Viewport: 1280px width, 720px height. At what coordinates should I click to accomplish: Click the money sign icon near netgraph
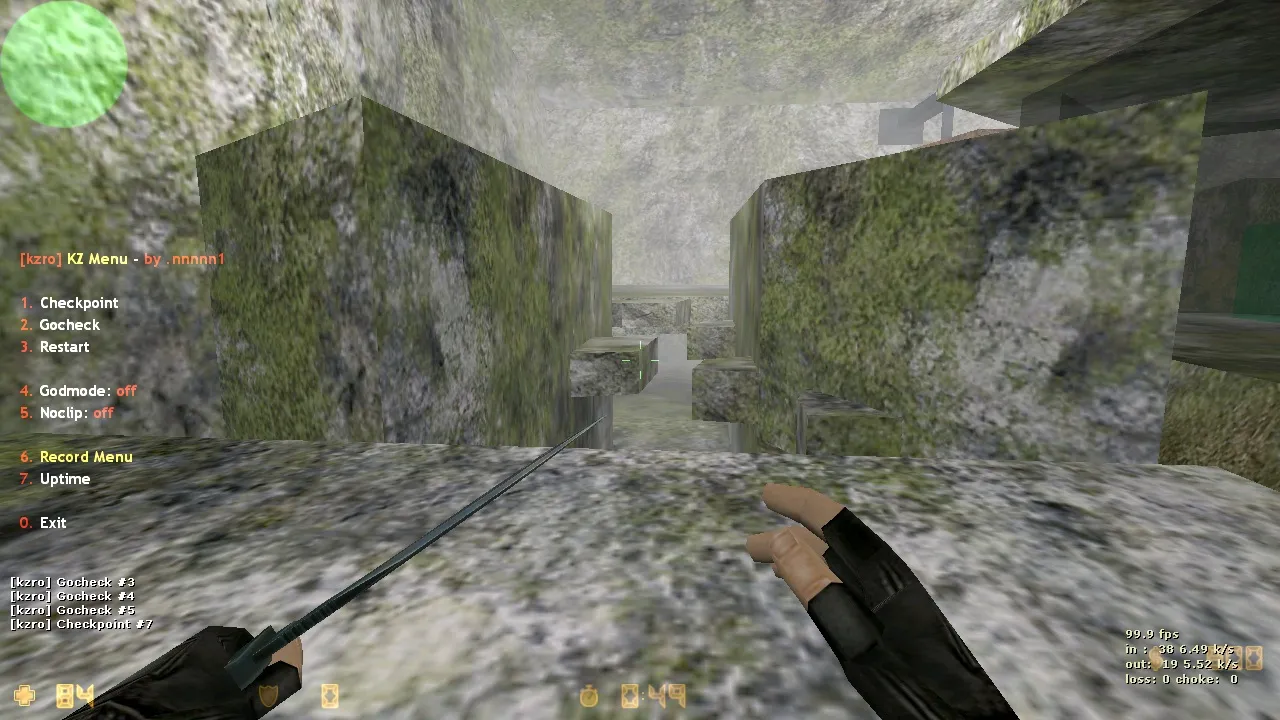[x=1156, y=658]
